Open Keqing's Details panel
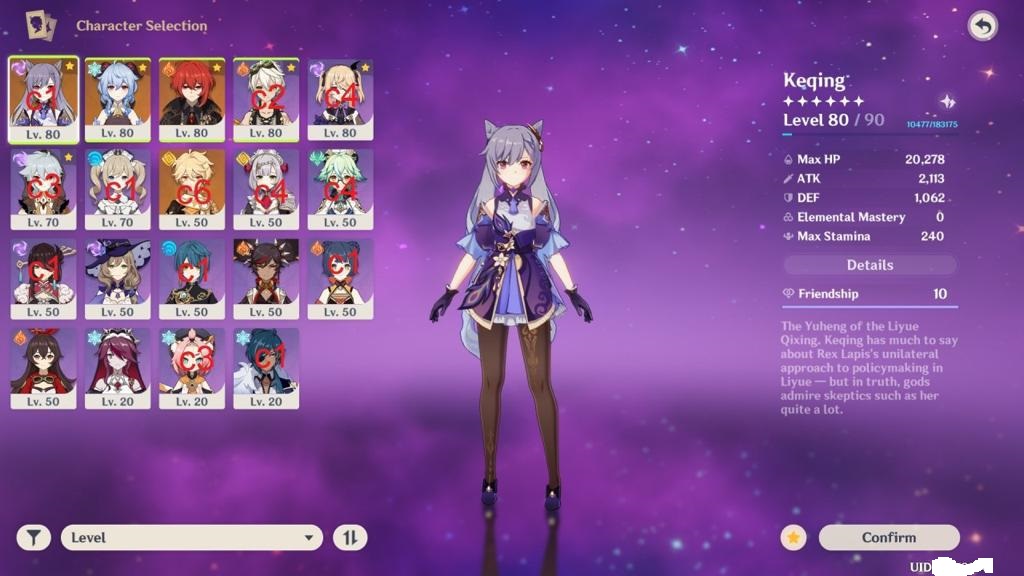 tap(869, 265)
